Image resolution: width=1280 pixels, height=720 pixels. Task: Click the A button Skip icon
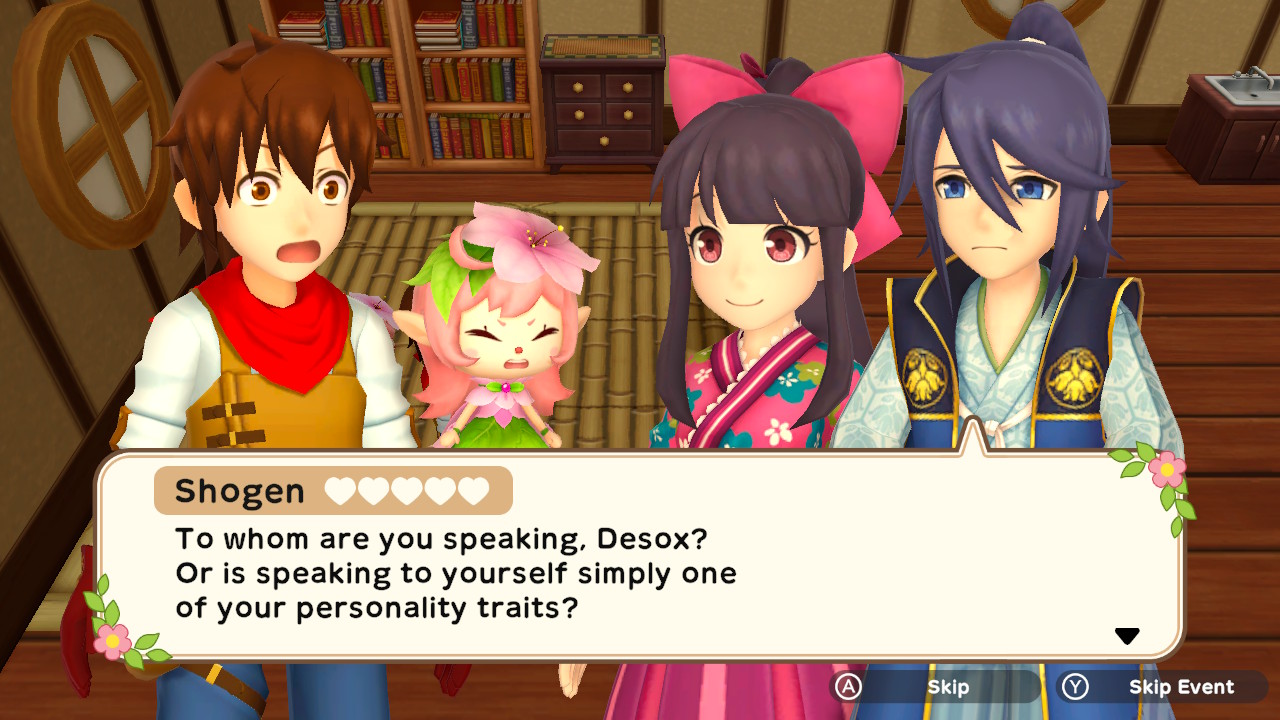pyautogui.click(x=849, y=687)
